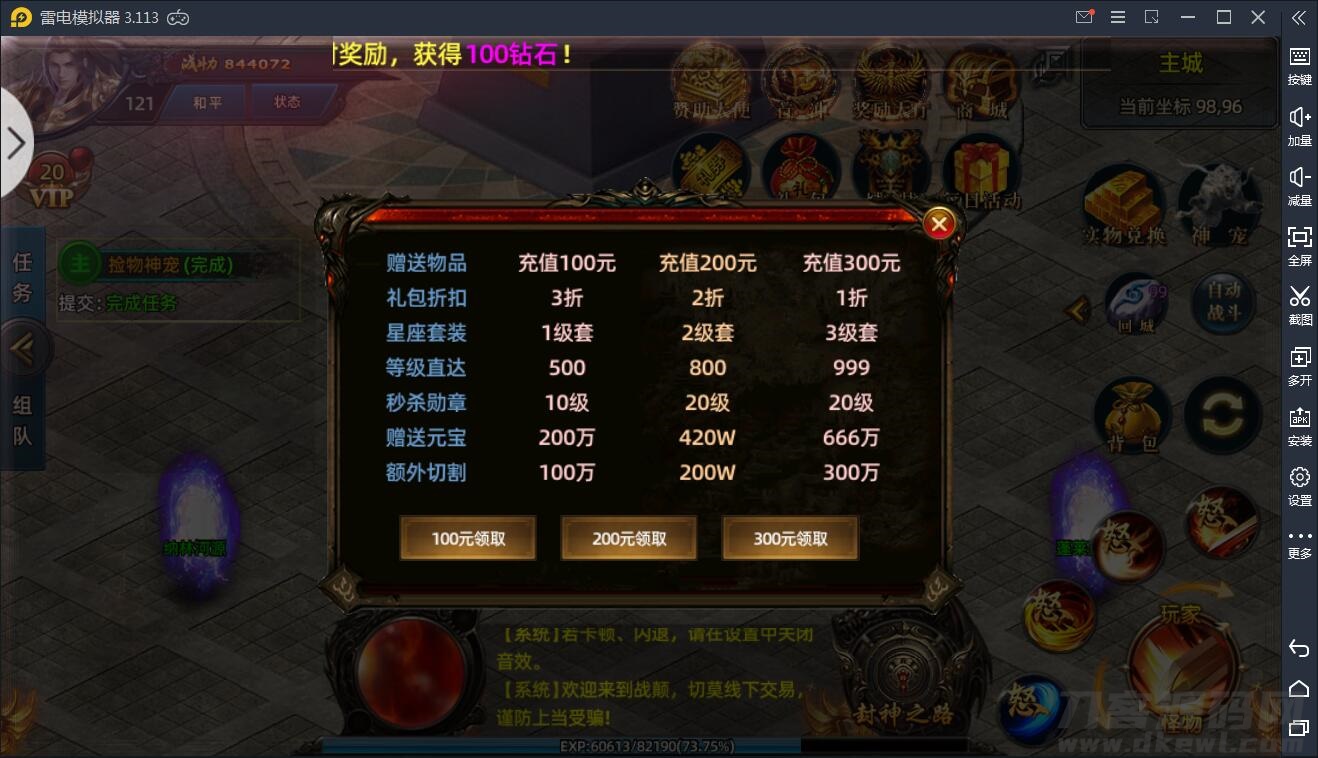
Task: Close the recharge rewards dialog
Action: 938,223
